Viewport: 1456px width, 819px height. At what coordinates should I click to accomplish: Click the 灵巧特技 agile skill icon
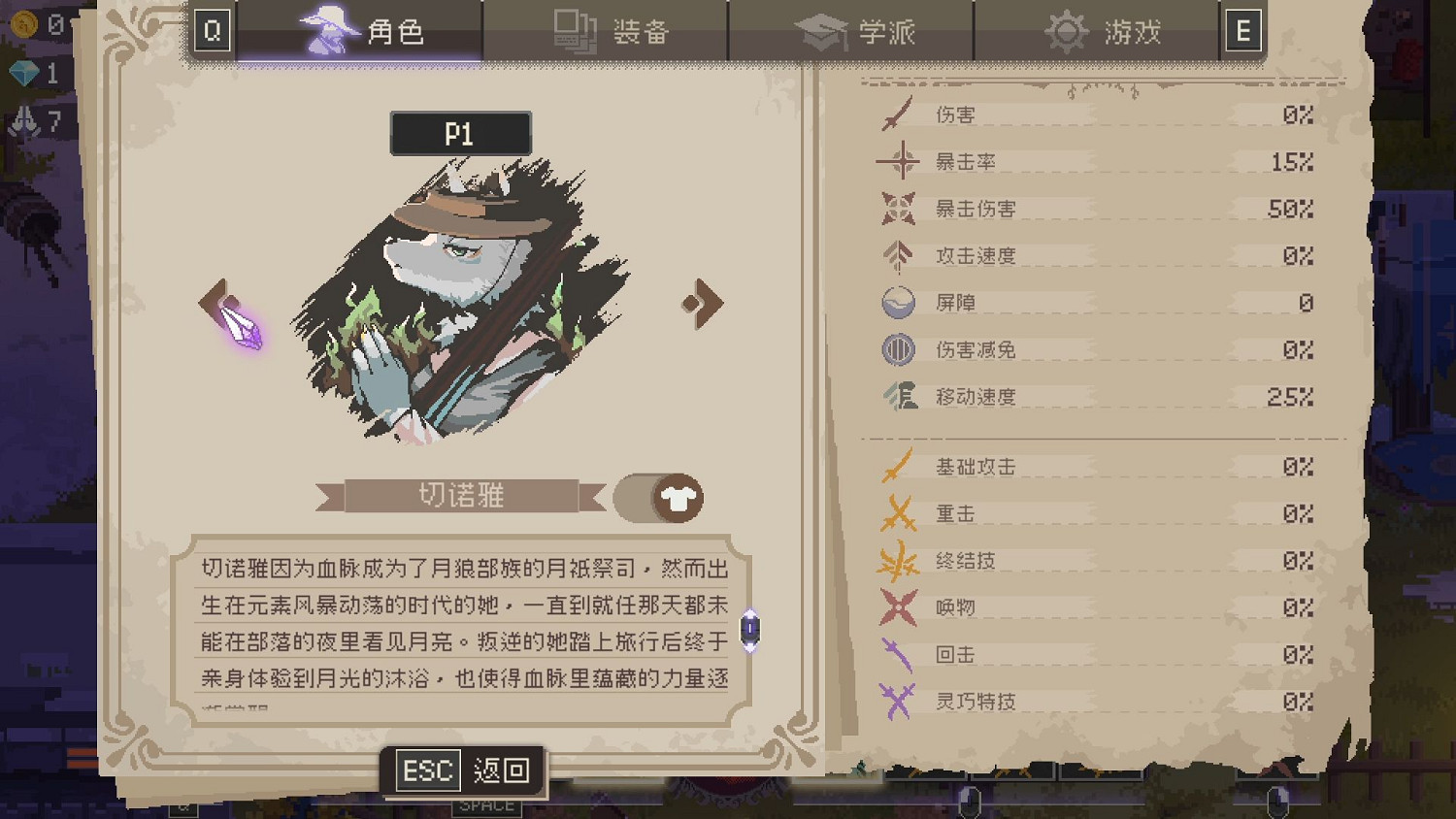point(899,701)
